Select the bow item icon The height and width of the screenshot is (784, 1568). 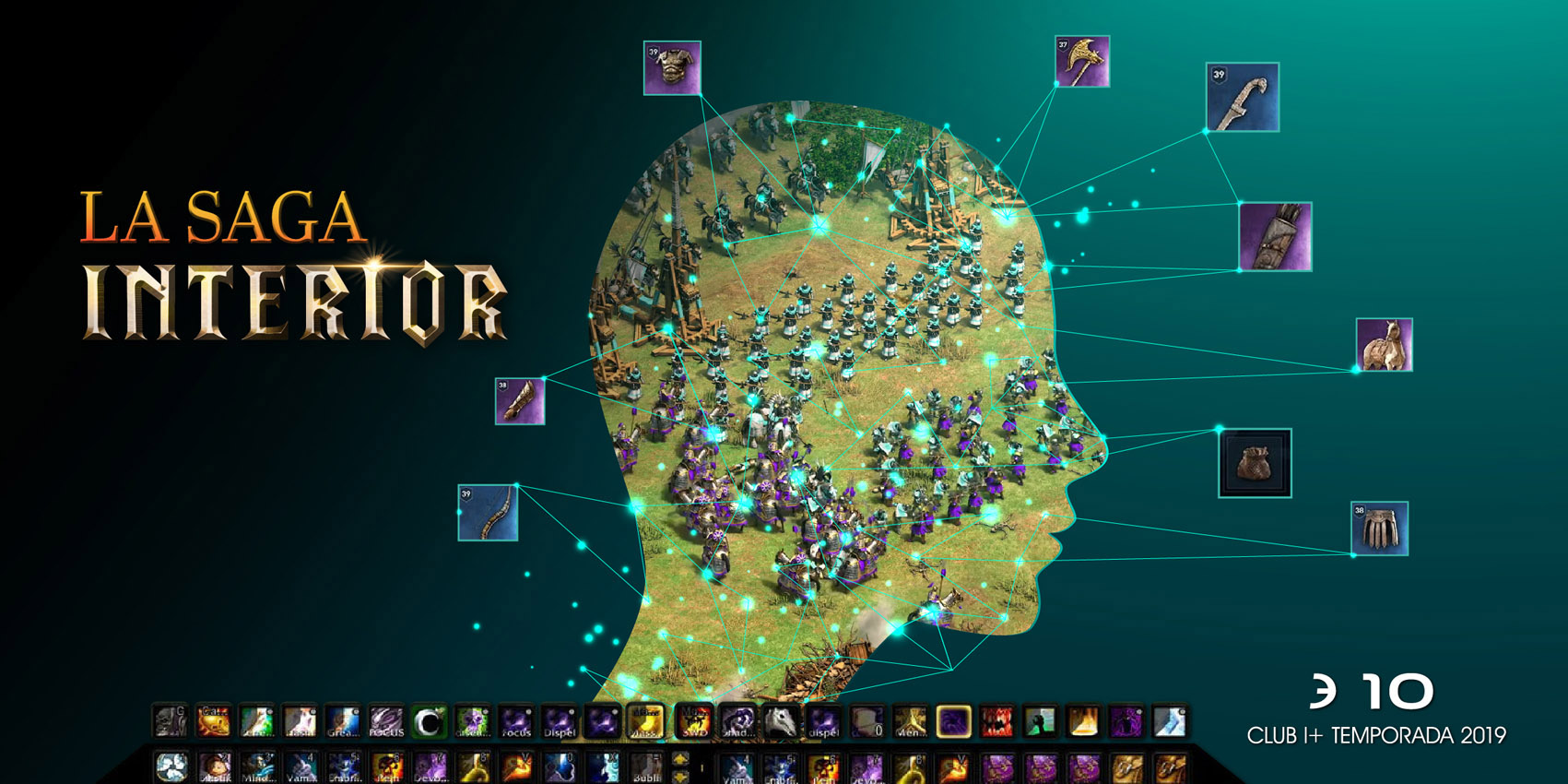(x=488, y=513)
